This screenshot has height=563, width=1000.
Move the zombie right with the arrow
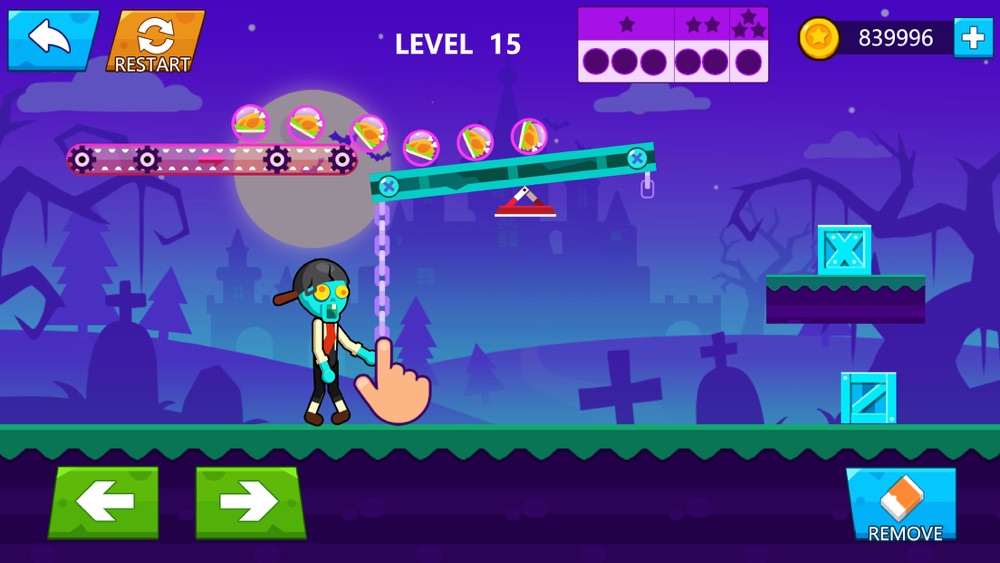click(250, 501)
